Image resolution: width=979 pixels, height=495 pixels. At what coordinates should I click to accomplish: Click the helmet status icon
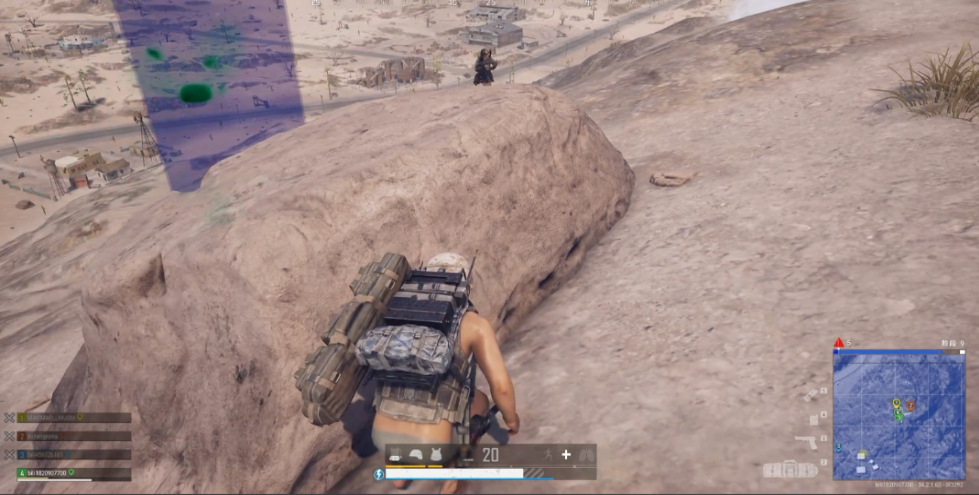(x=415, y=455)
